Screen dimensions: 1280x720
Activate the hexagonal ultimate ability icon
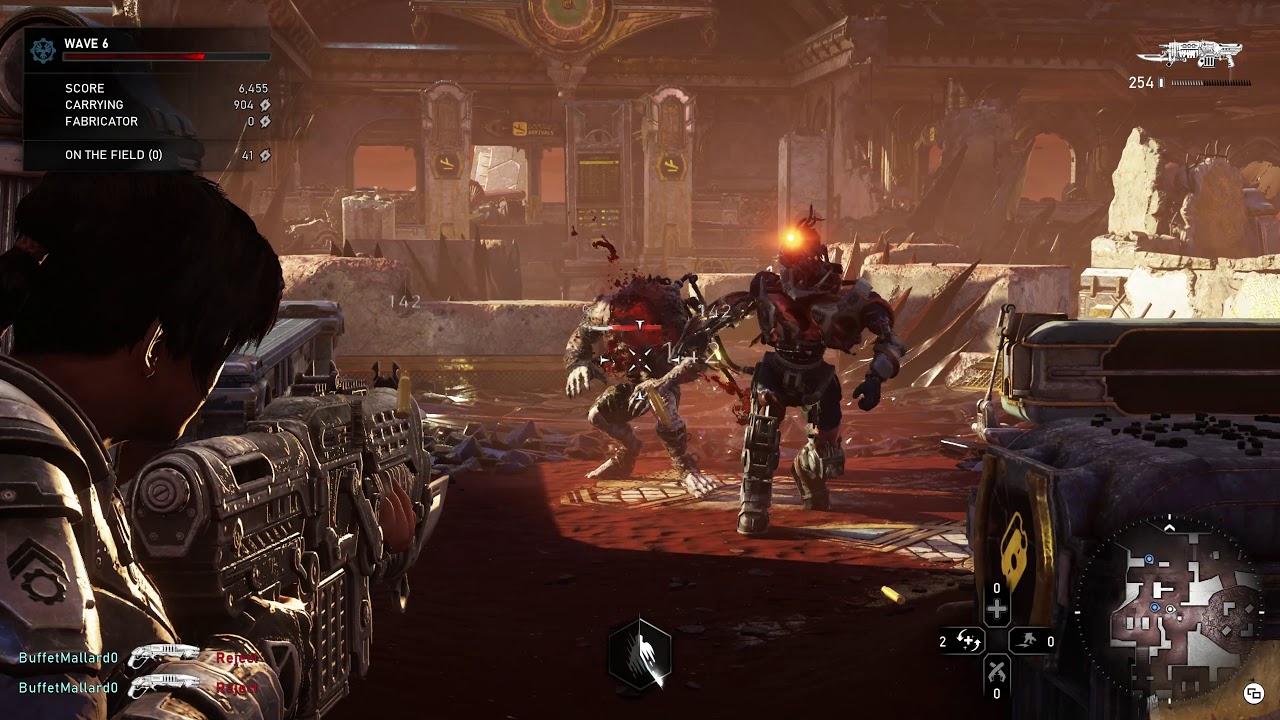click(640, 655)
